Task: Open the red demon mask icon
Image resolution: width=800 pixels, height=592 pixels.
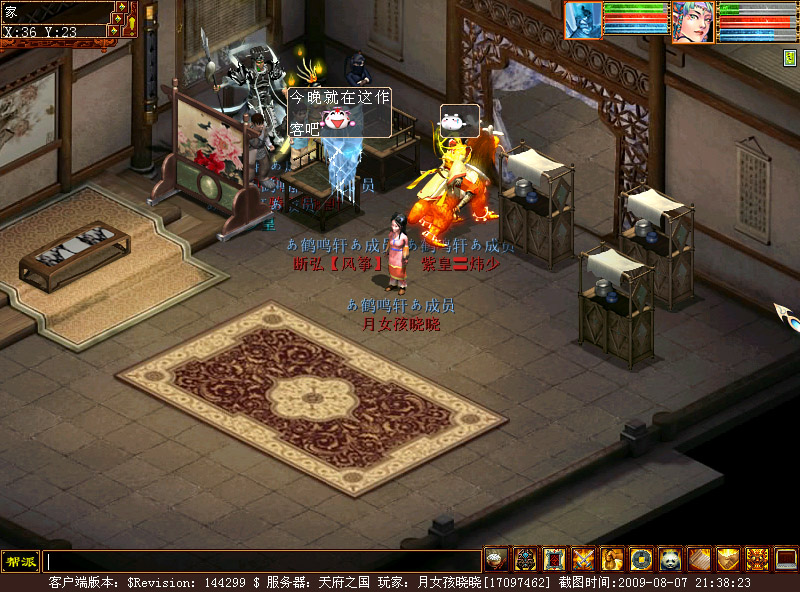Action: tap(757, 560)
